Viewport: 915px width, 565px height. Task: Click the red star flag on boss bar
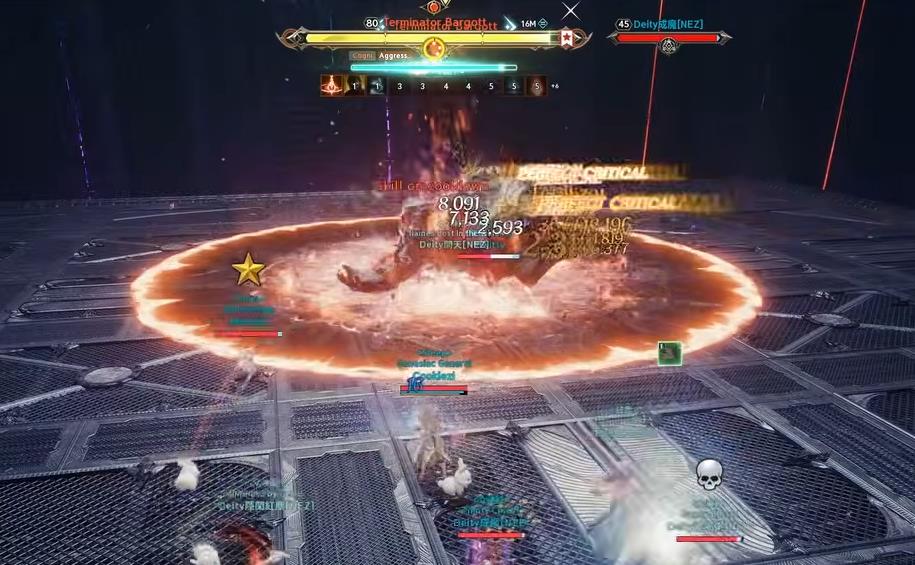567,38
